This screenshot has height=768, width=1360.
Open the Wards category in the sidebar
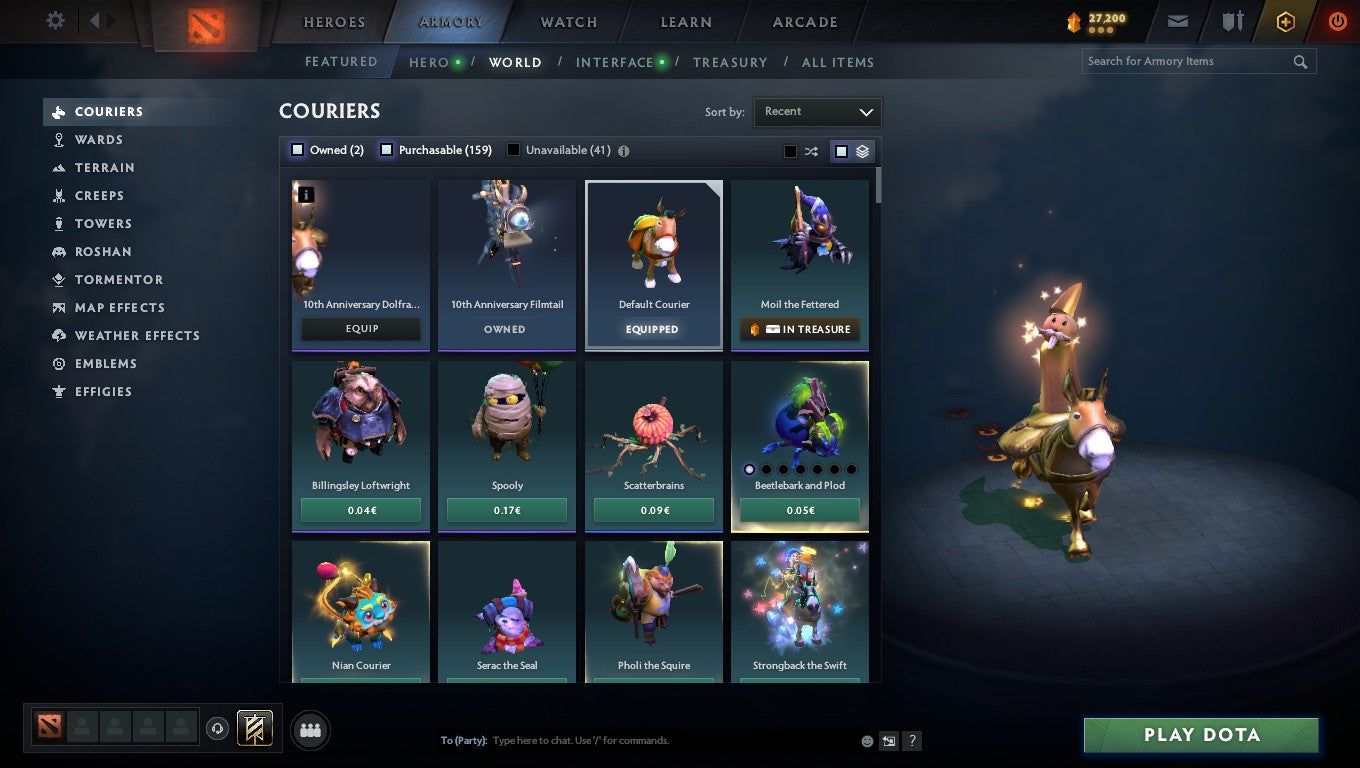(103, 139)
